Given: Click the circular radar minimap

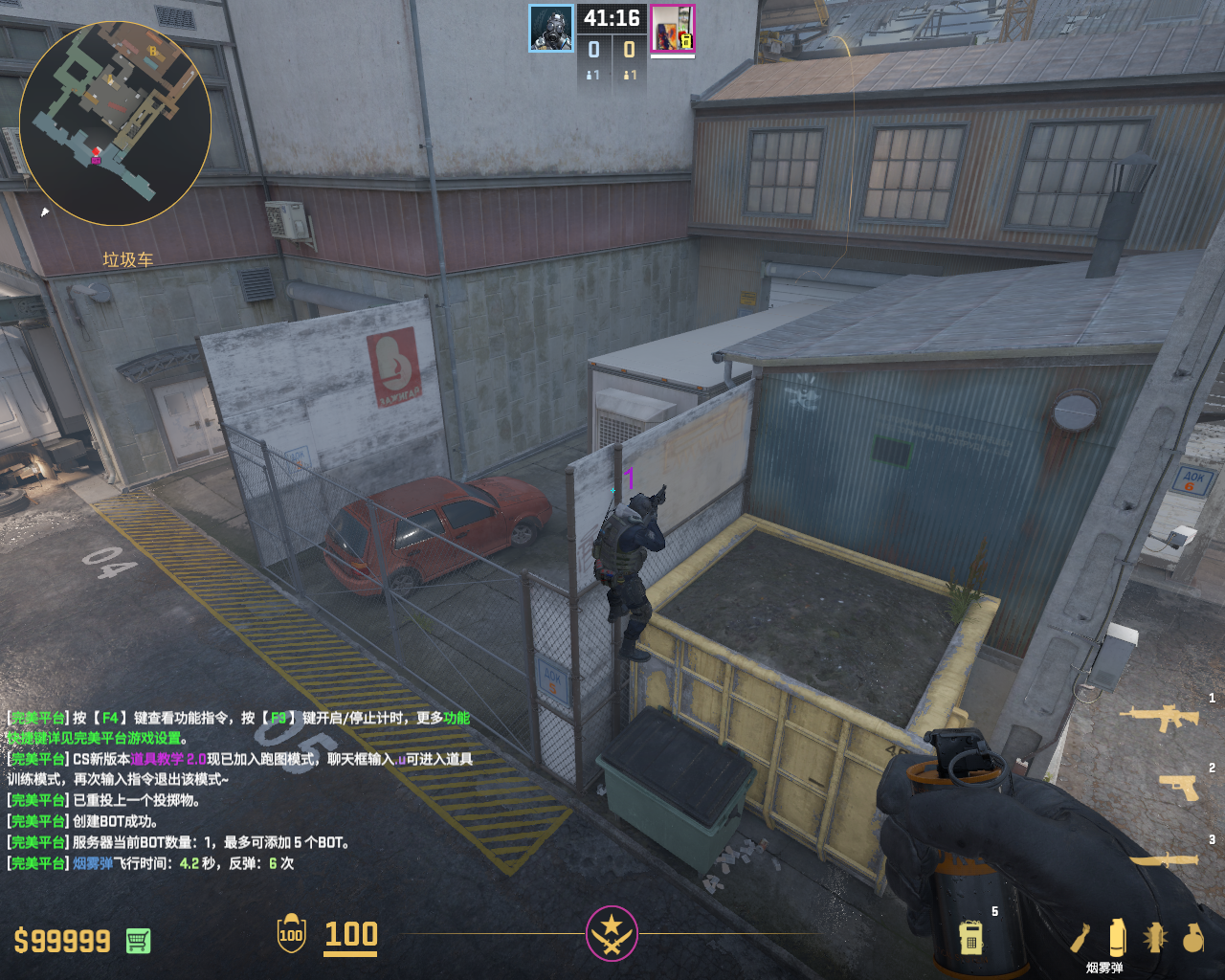Looking at the screenshot, I should click(x=115, y=122).
